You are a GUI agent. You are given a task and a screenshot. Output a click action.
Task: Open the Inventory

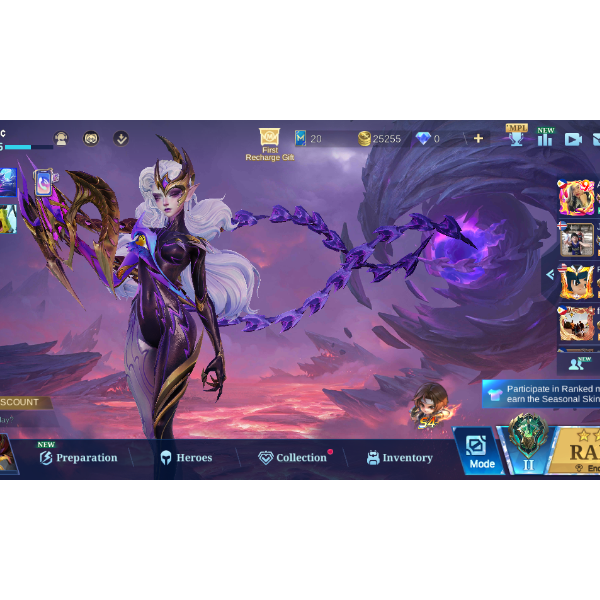pos(400,458)
